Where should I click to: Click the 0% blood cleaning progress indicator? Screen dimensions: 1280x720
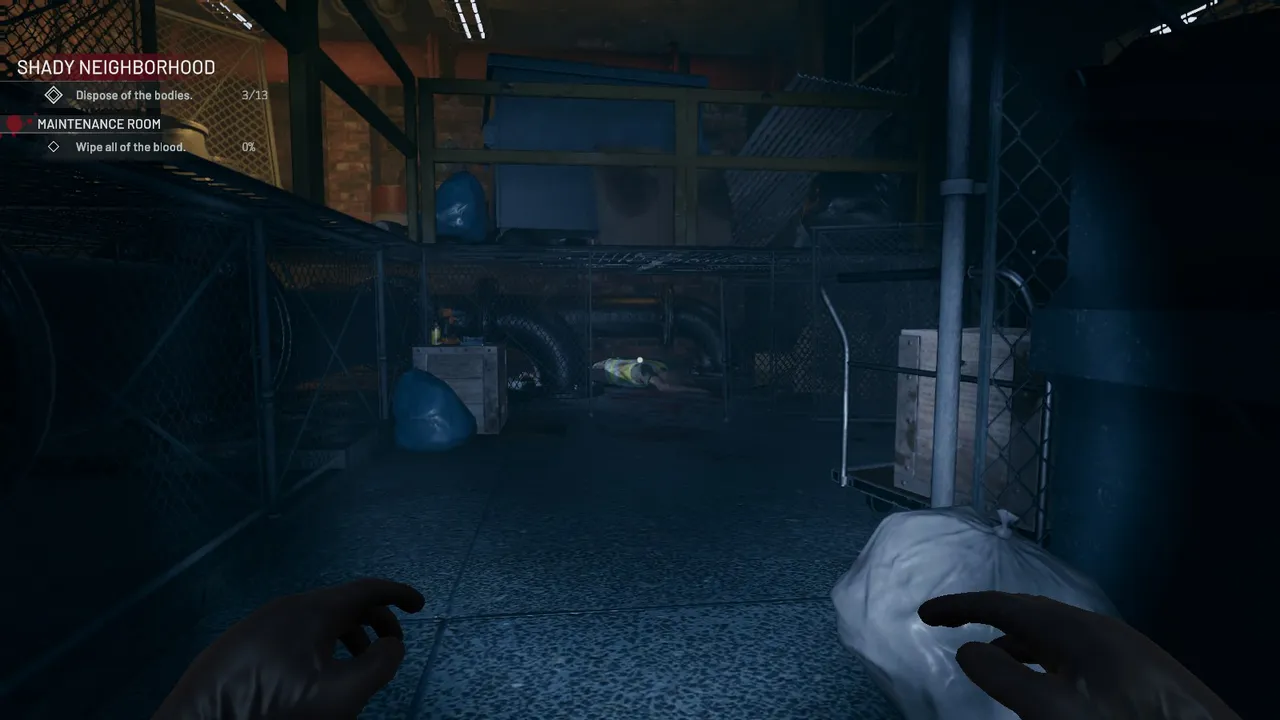[249, 146]
